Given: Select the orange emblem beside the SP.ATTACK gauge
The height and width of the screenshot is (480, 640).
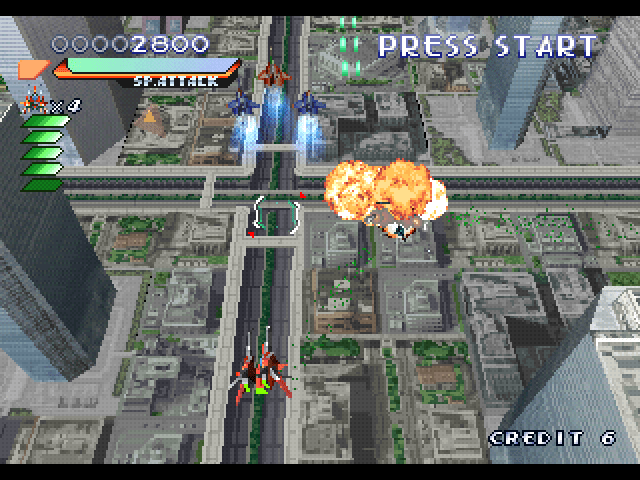Looking at the screenshot, I should pos(33,68).
